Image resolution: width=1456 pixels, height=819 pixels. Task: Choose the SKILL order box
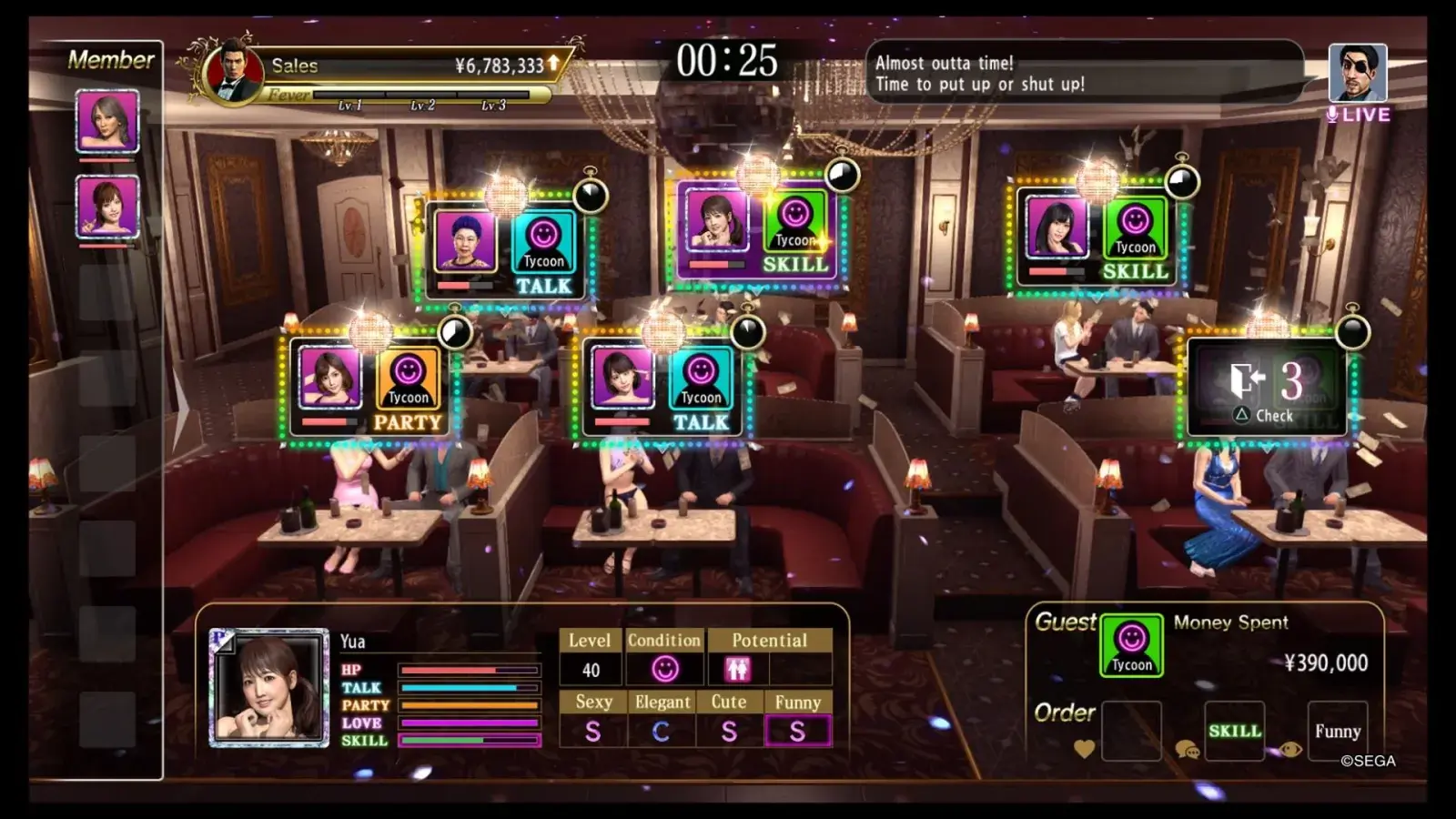1234,731
